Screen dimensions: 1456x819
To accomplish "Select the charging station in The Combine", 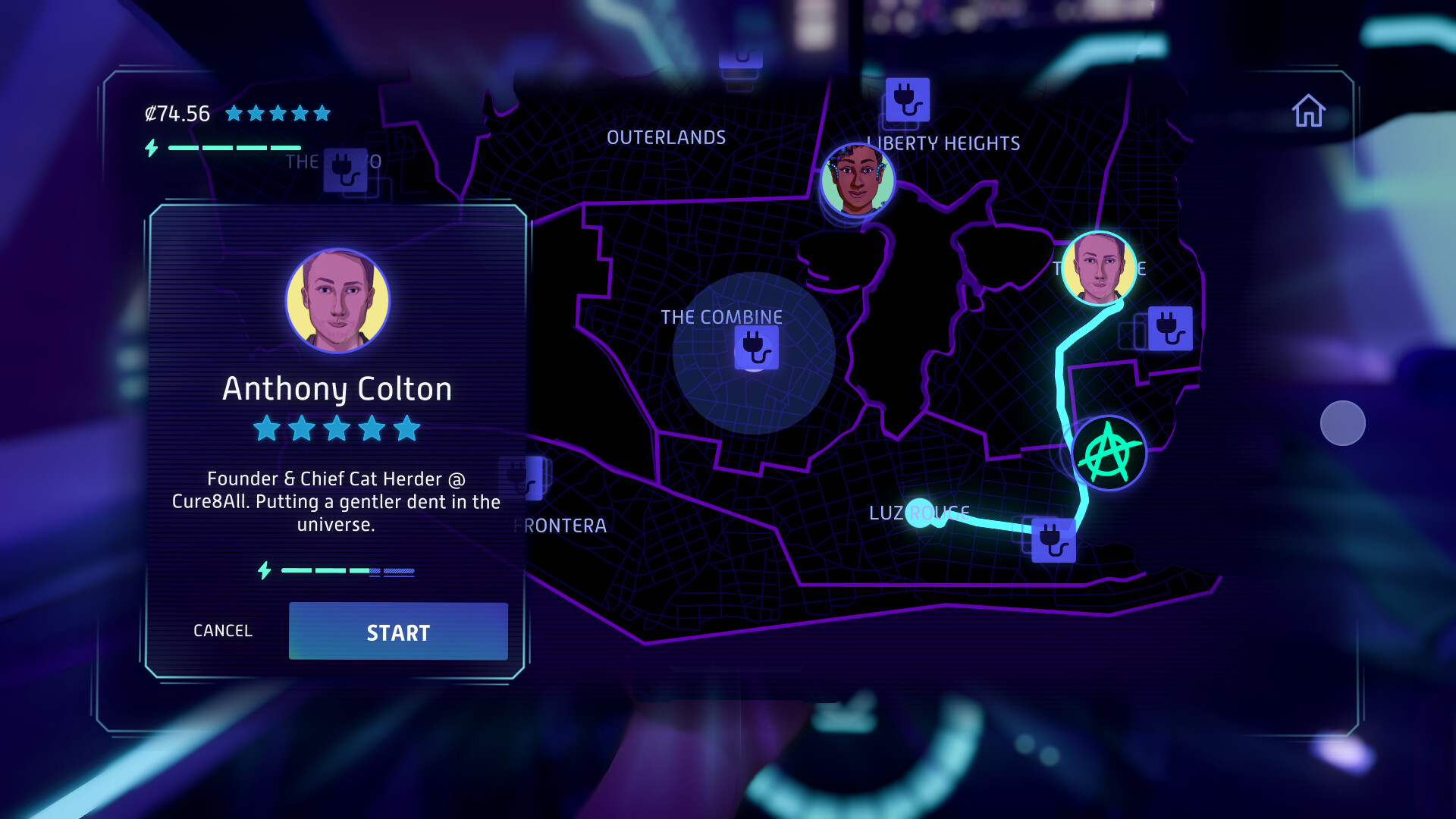I will click(756, 348).
